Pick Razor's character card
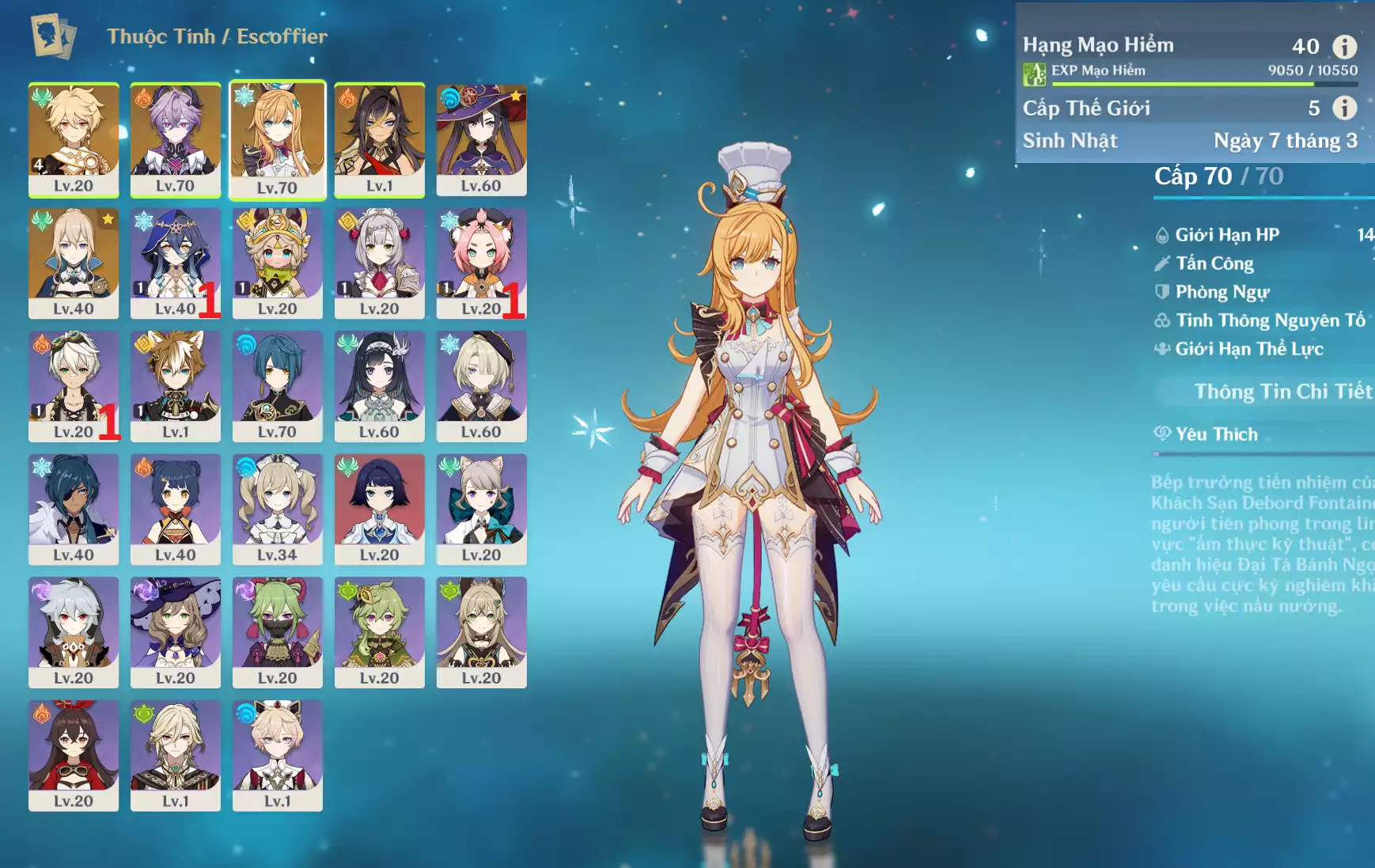This screenshot has height=868, width=1375. [x=74, y=631]
